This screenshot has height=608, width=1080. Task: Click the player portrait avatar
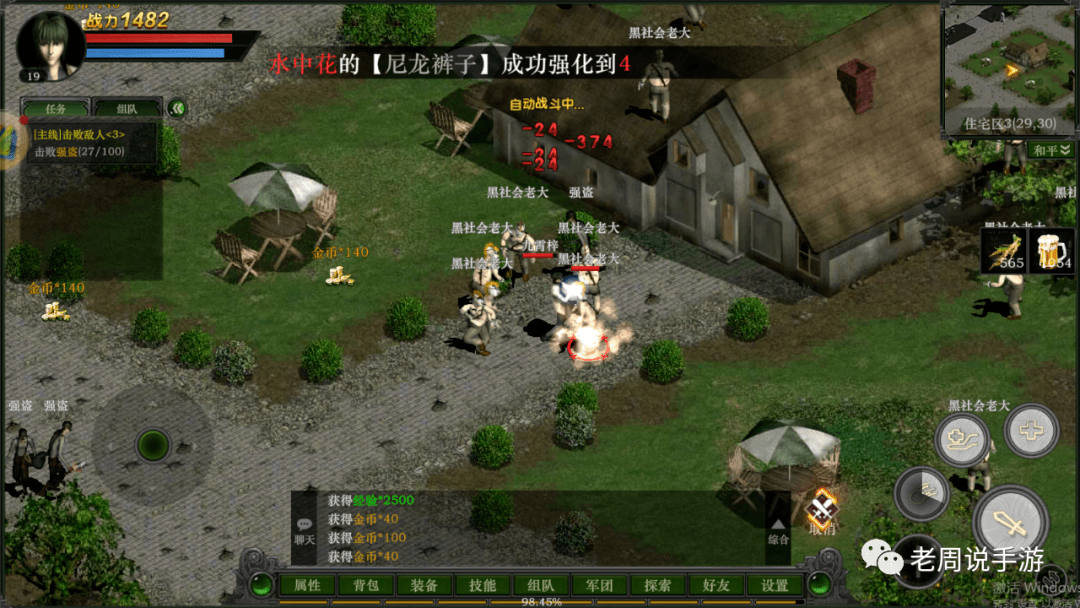pos(49,44)
